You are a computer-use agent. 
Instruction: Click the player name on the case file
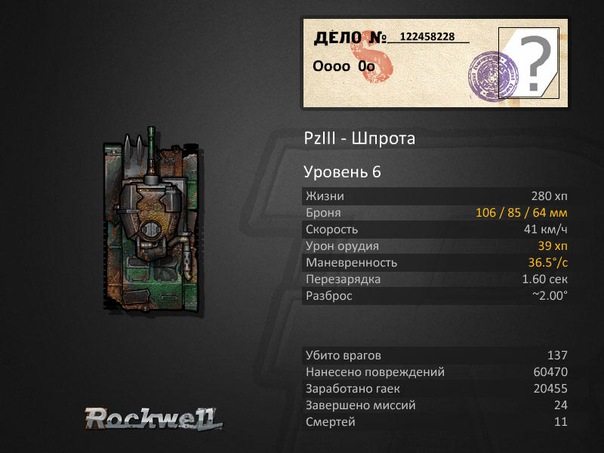(345, 67)
